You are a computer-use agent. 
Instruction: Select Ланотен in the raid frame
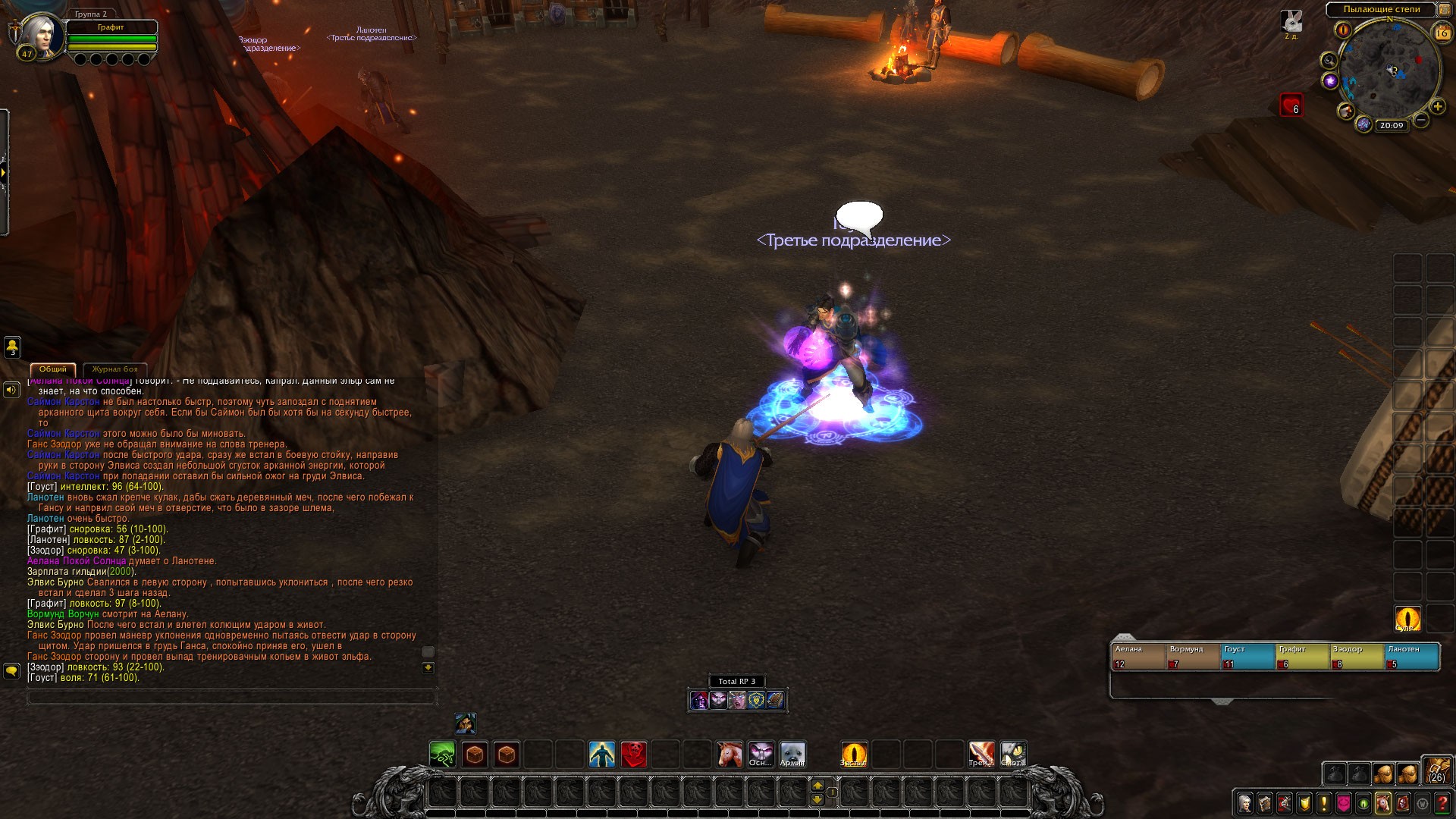tap(1412, 656)
